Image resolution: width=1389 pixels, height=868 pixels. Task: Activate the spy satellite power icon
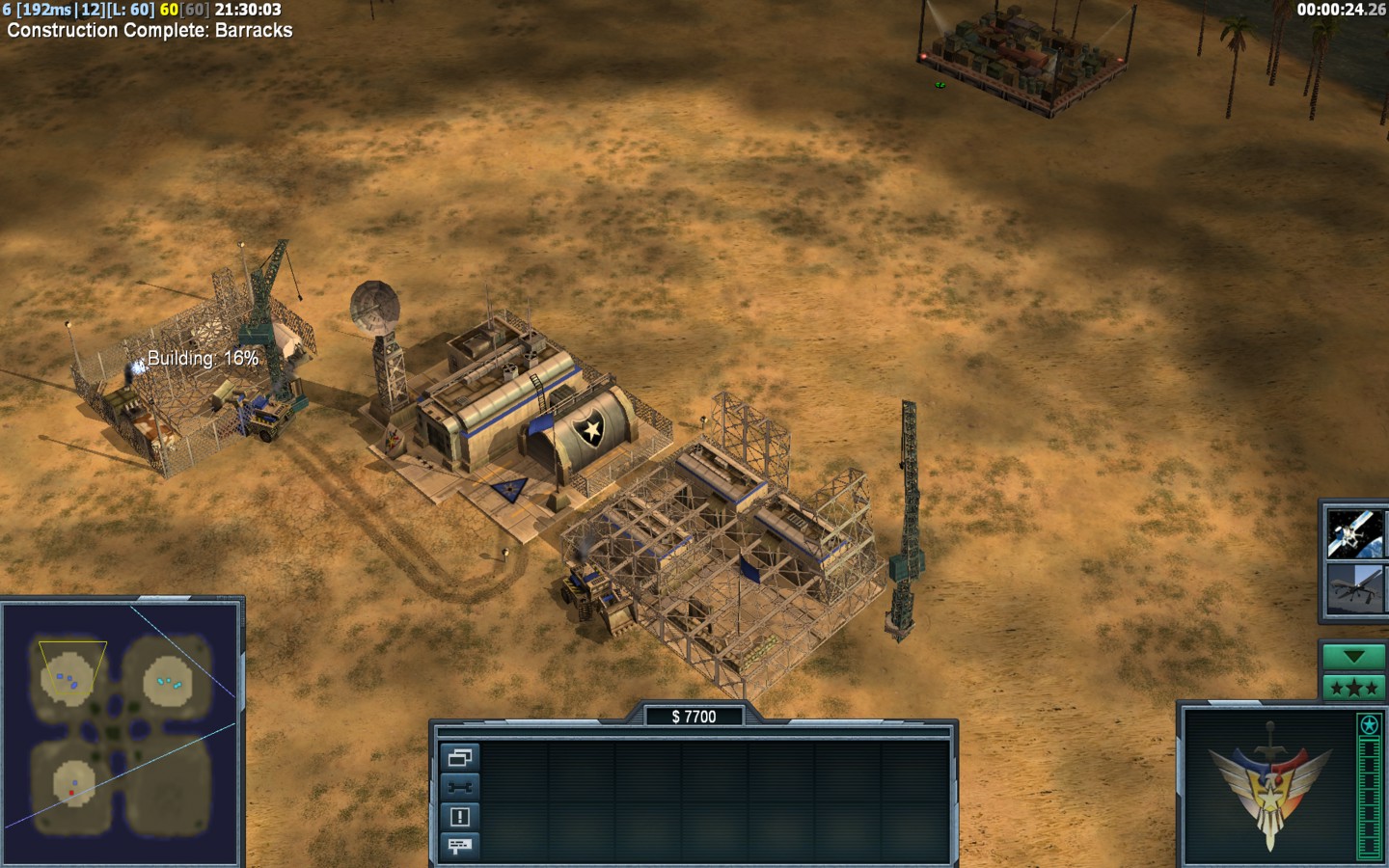click(1353, 533)
